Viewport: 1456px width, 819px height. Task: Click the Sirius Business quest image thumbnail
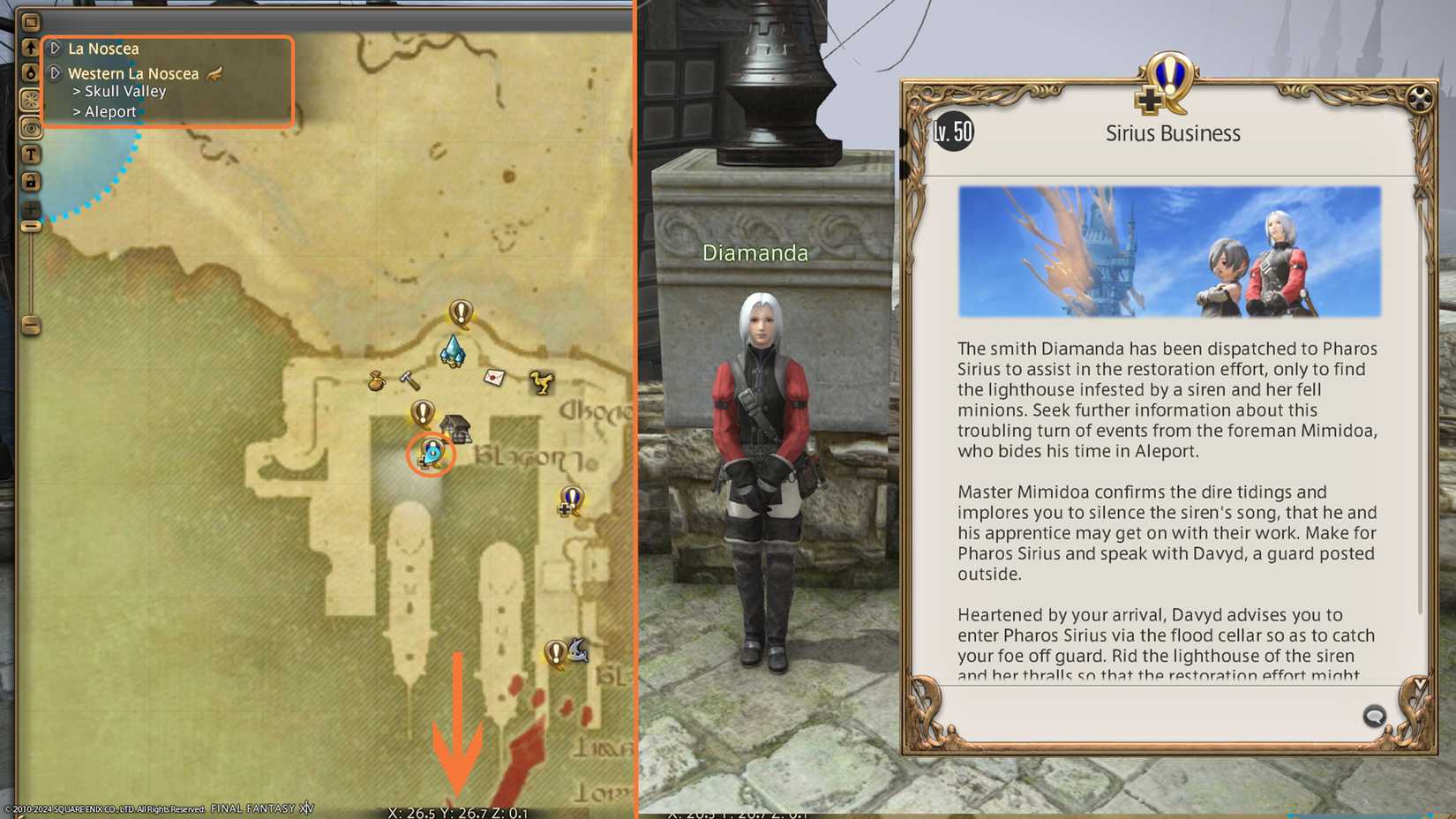coord(1169,251)
